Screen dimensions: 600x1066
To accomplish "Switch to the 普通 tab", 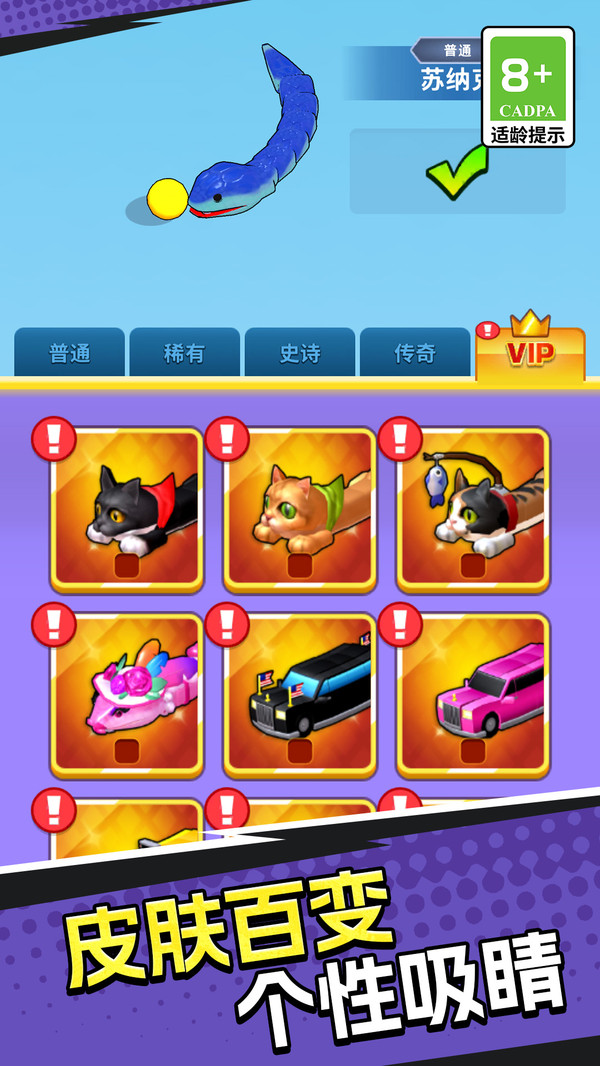I will pos(69,353).
